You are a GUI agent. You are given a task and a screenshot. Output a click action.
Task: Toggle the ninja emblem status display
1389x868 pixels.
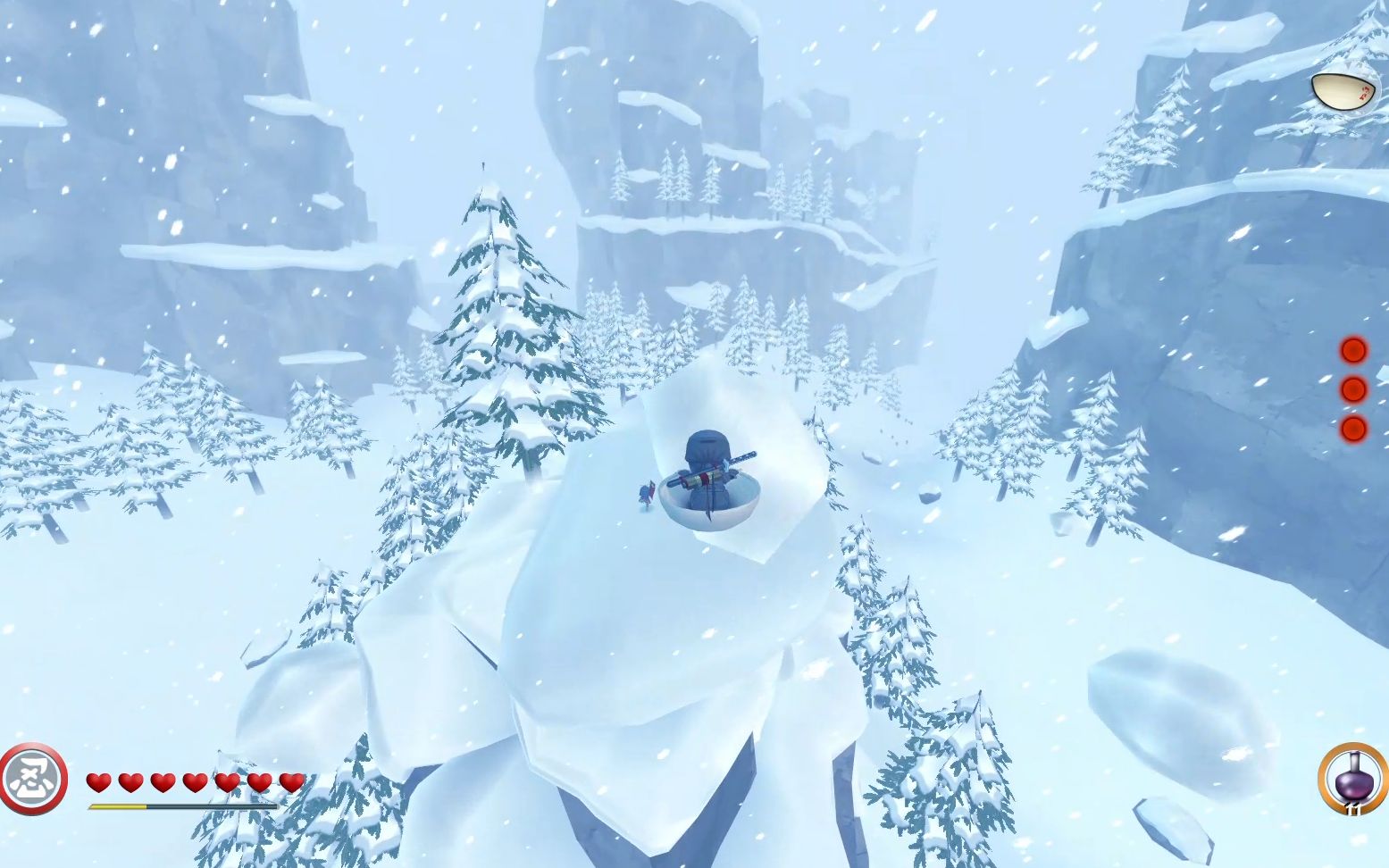[x=33, y=778]
